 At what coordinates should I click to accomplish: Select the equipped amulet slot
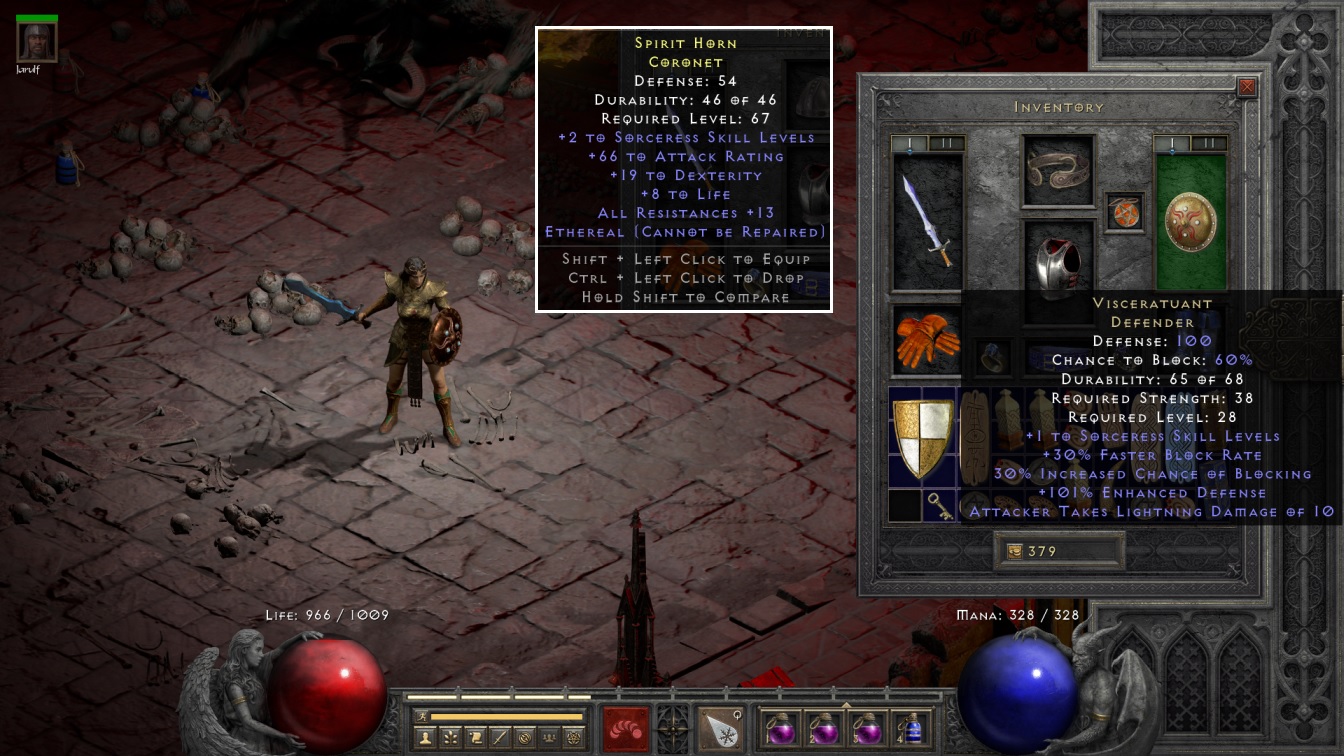click(1123, 213)
